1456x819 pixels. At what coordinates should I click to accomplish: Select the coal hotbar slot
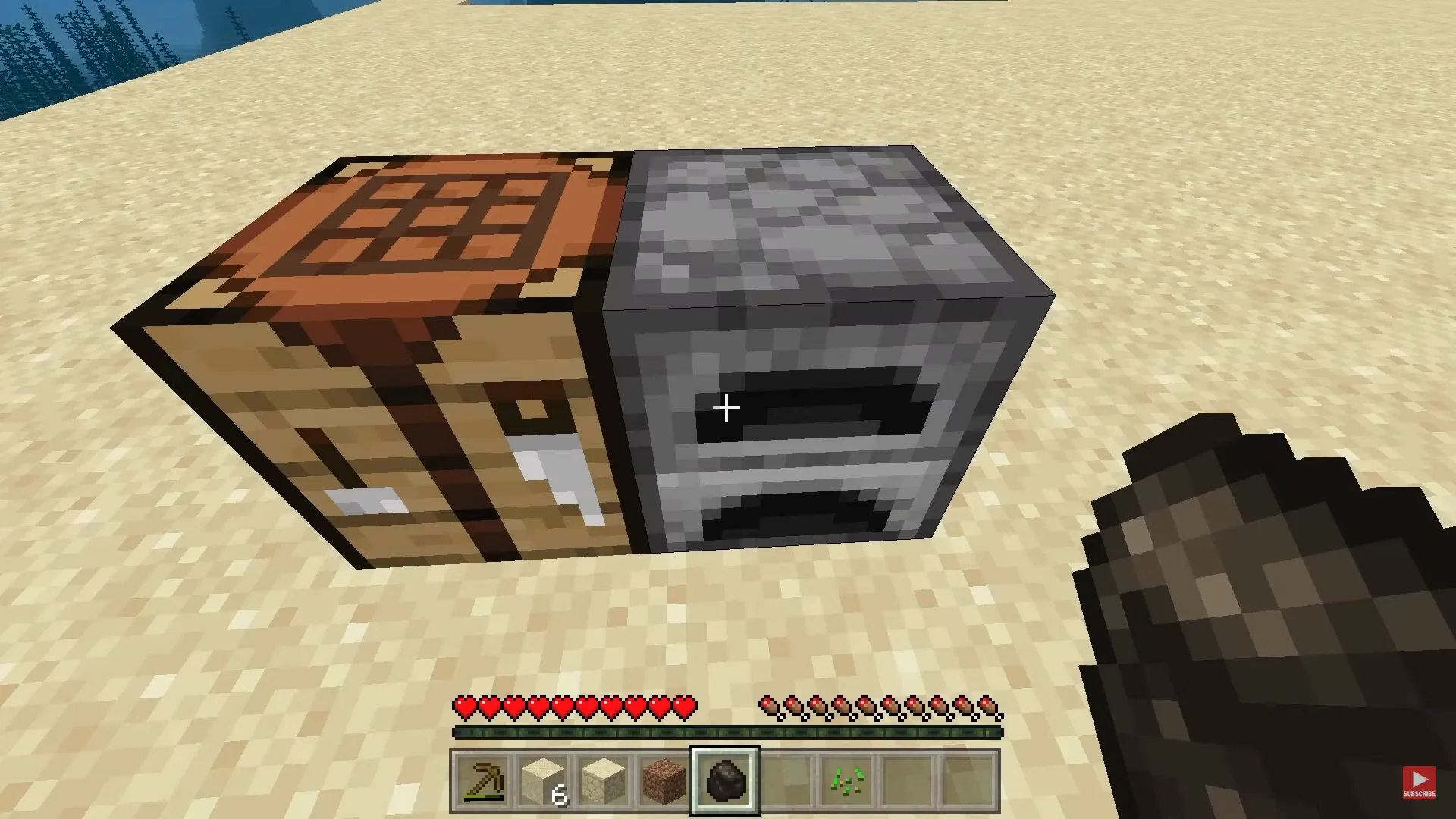coord(725,780)
